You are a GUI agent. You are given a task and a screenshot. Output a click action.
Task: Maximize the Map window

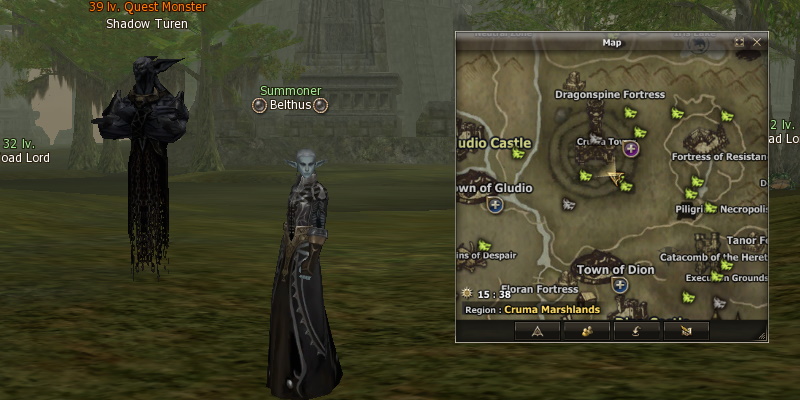click(x=740, y=42)
